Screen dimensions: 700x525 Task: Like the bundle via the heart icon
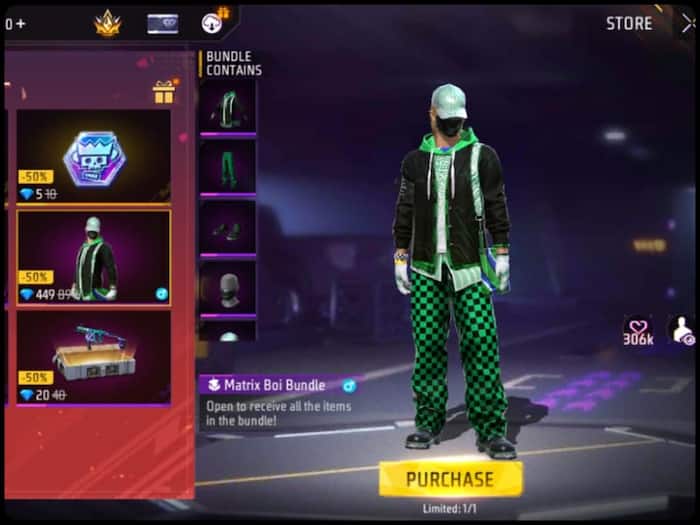638,328
